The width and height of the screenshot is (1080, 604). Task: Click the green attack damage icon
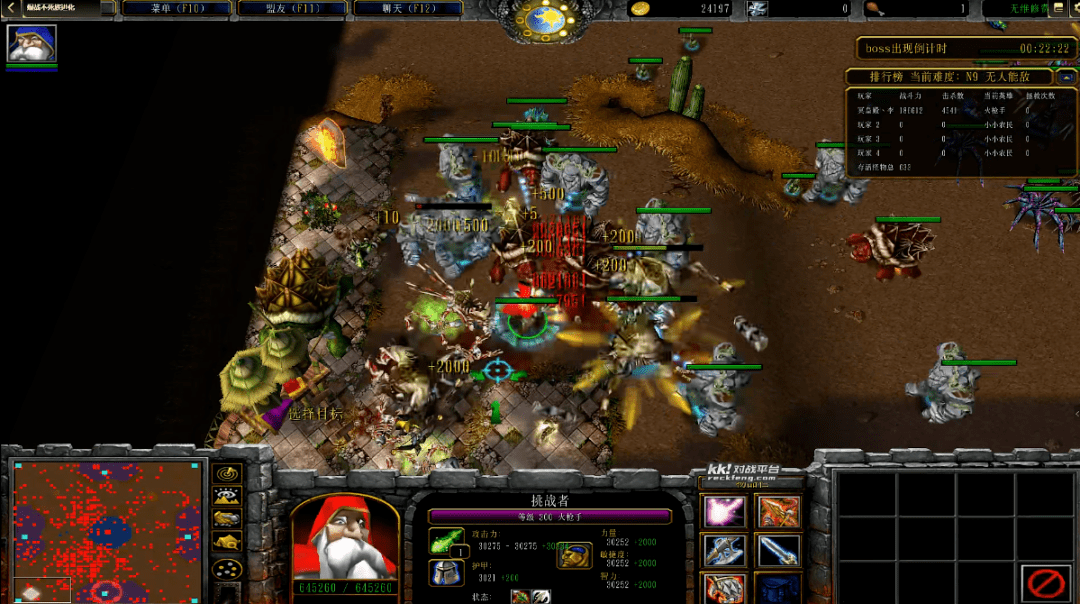pyautogui.click(x=446, y=541)
